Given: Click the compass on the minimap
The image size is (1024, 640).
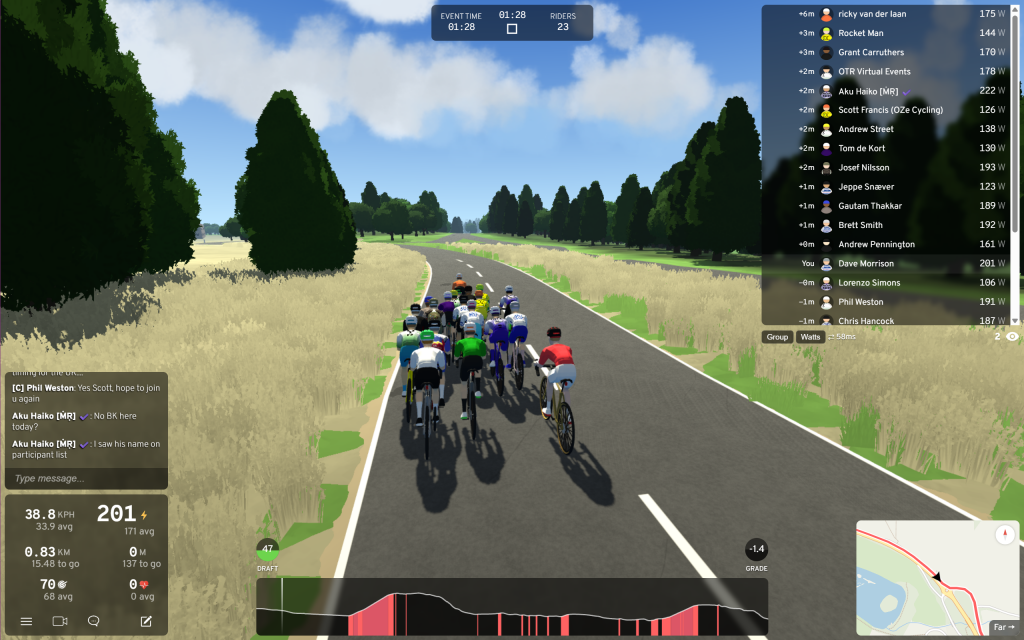Looking at the screenshot, I should (1004, 535).
